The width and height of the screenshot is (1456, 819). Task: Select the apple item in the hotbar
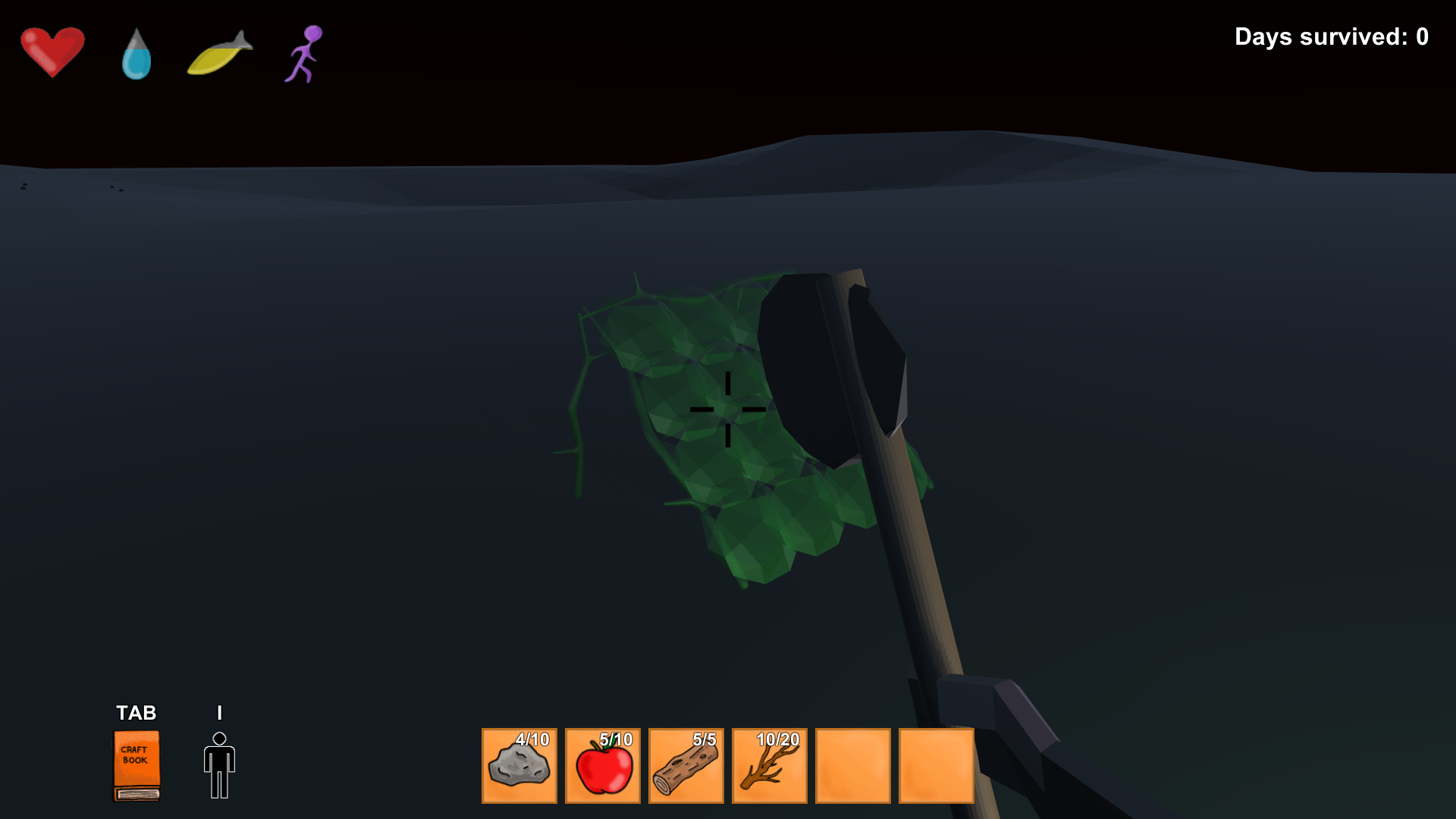point(602,766)
